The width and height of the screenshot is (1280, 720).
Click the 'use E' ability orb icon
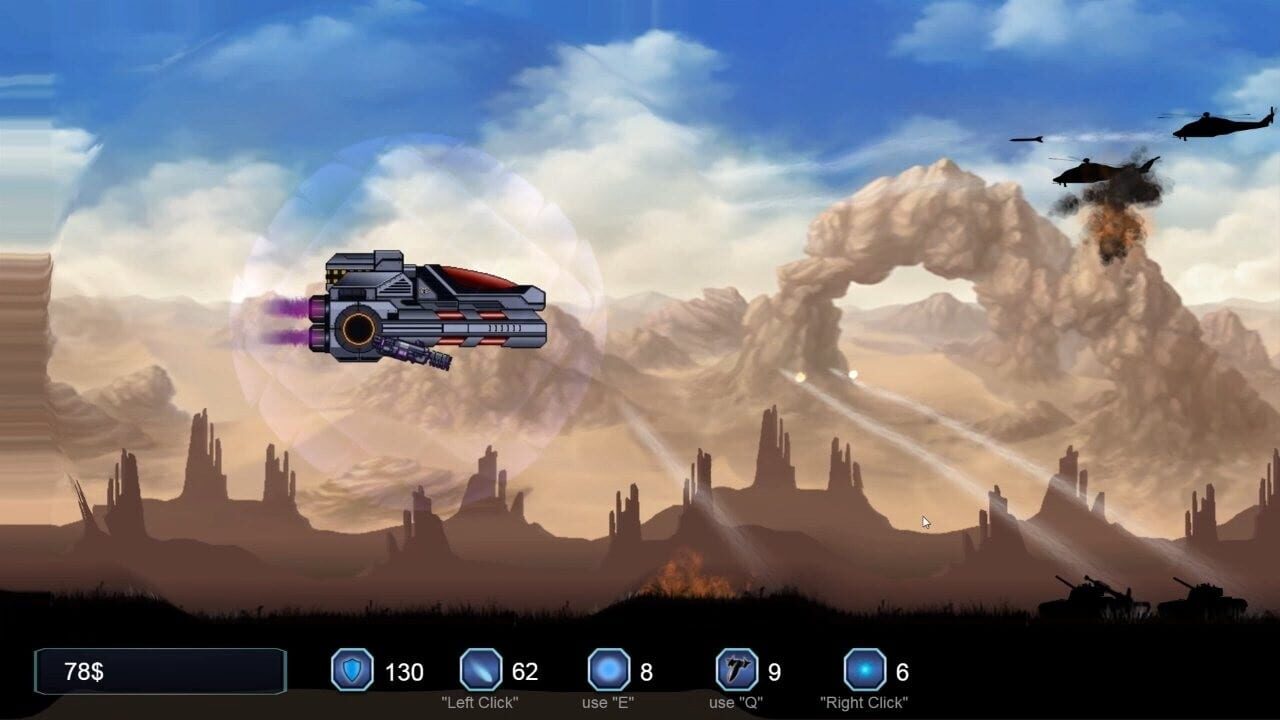point(606,672)
